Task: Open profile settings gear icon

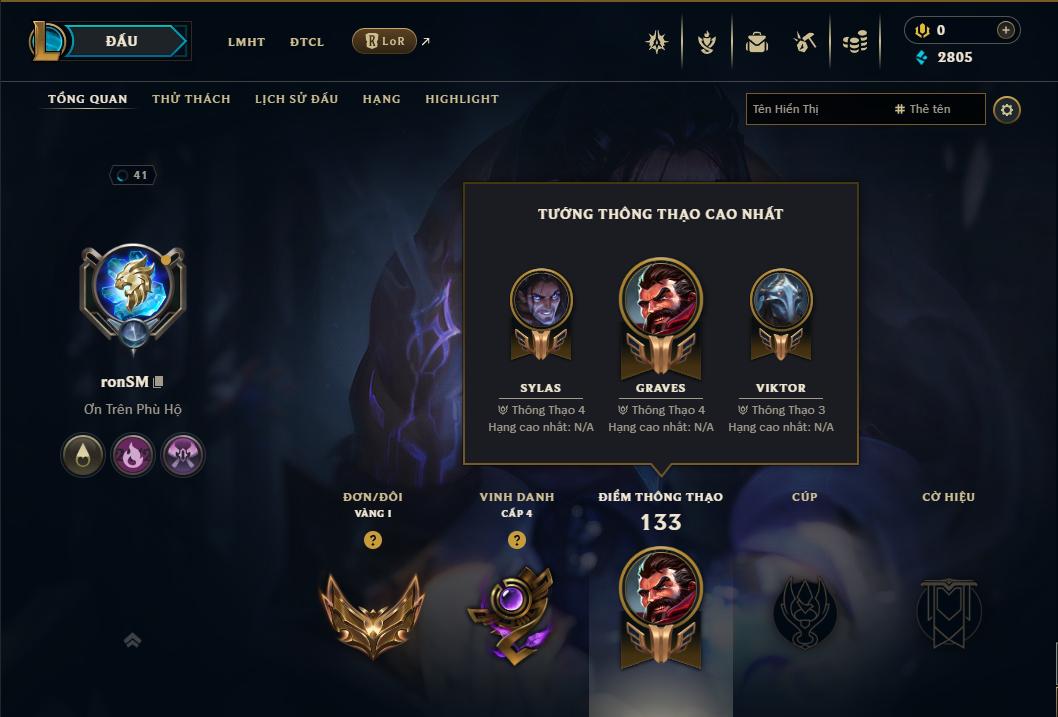Action: (x=1007, y=109)
